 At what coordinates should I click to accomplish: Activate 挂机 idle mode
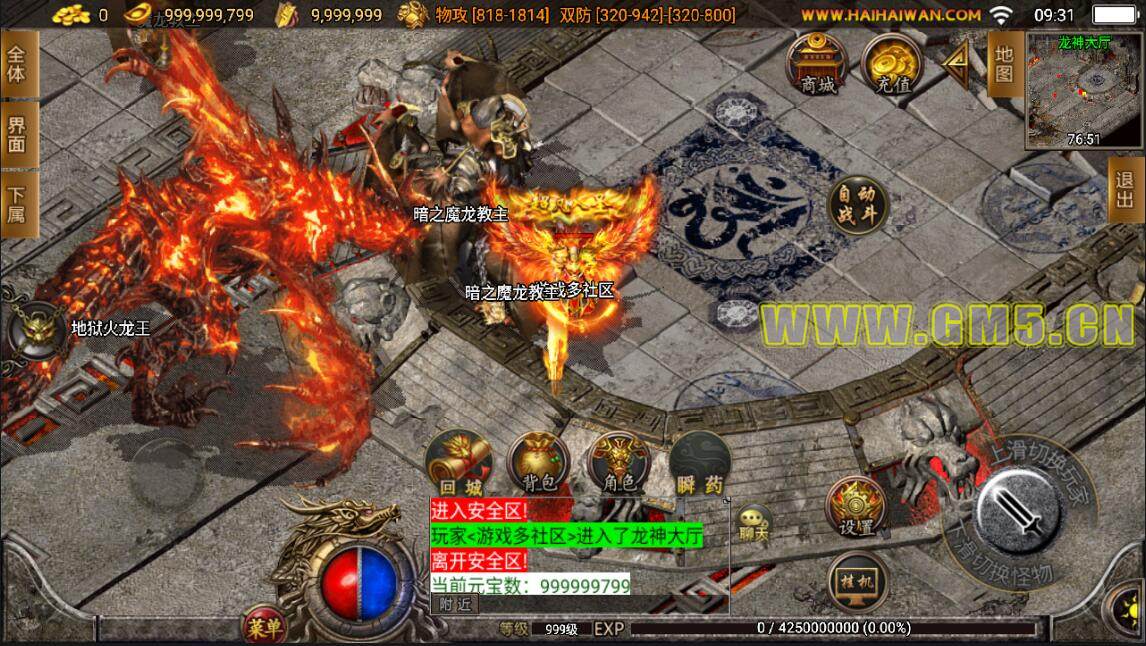point(856,581)
